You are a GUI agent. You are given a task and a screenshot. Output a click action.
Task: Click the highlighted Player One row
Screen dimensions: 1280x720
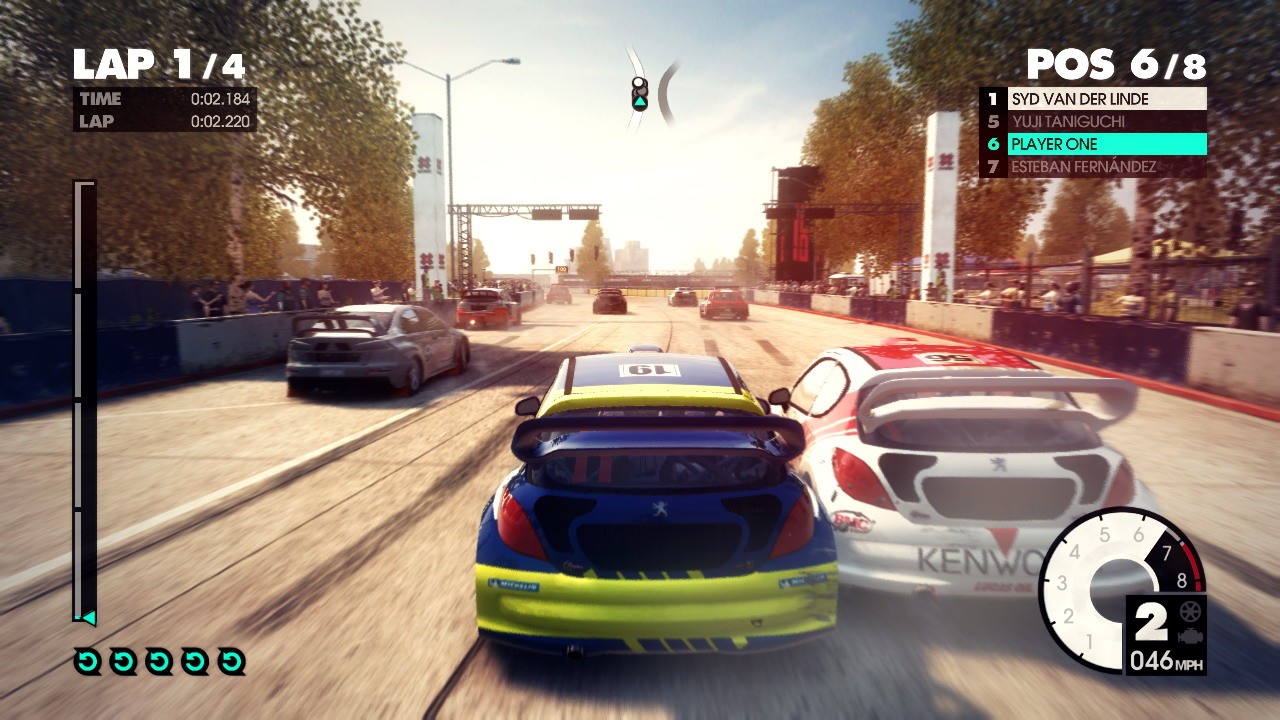1094,144
